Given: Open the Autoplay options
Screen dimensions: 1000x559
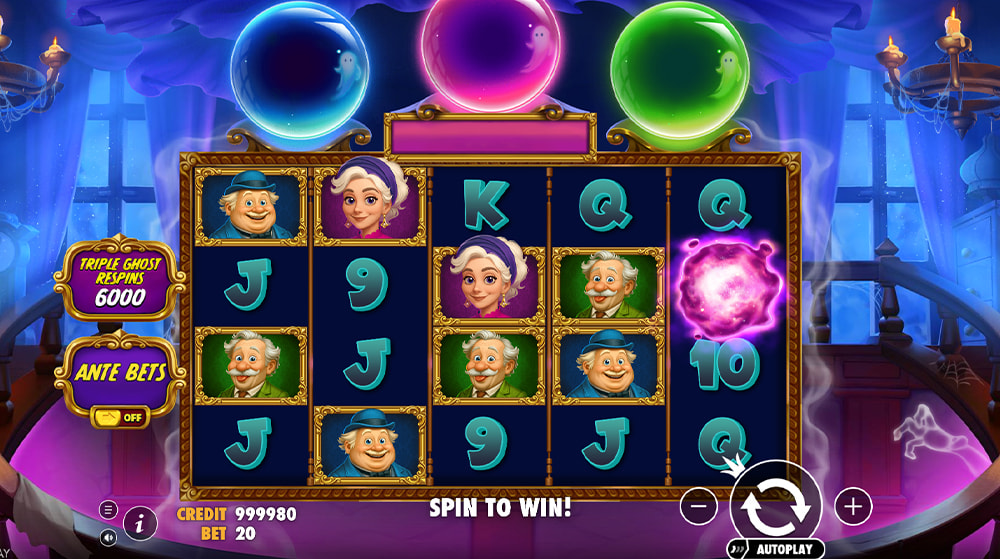Looking at the screenshot, I should [785, 550].
